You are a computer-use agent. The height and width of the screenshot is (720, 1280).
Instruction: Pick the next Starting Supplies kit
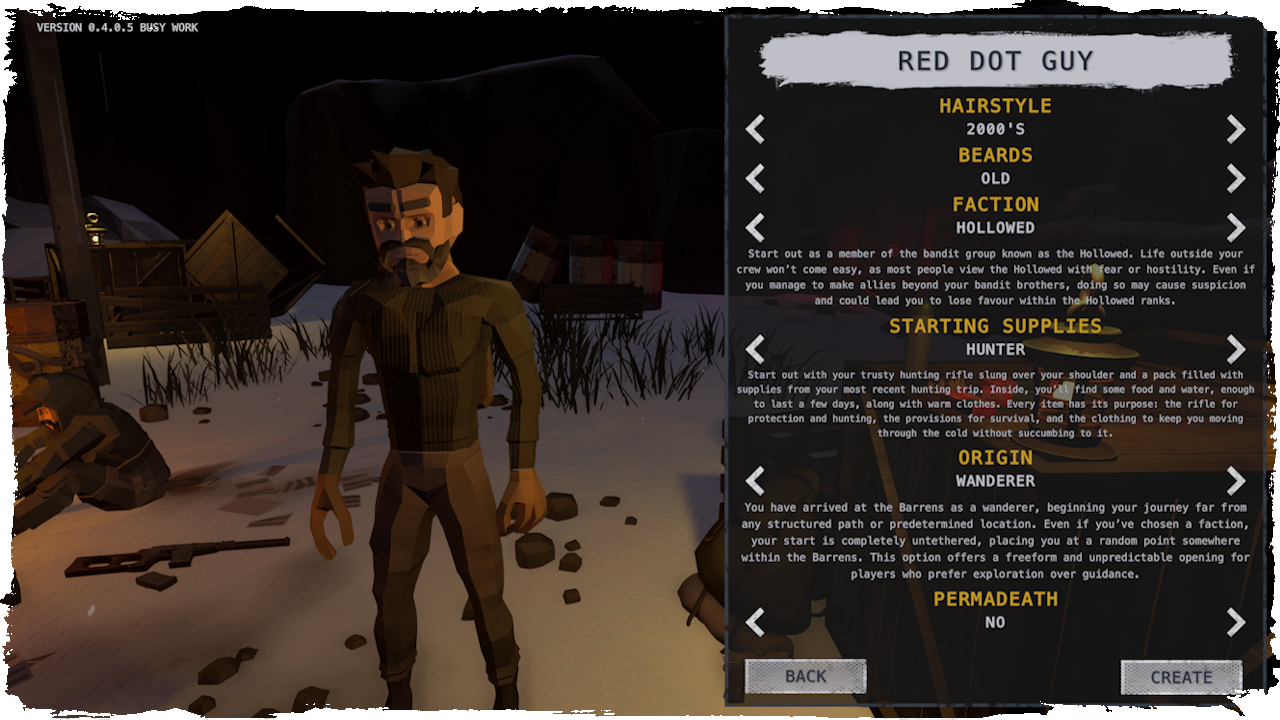[x=1235, y=349]
